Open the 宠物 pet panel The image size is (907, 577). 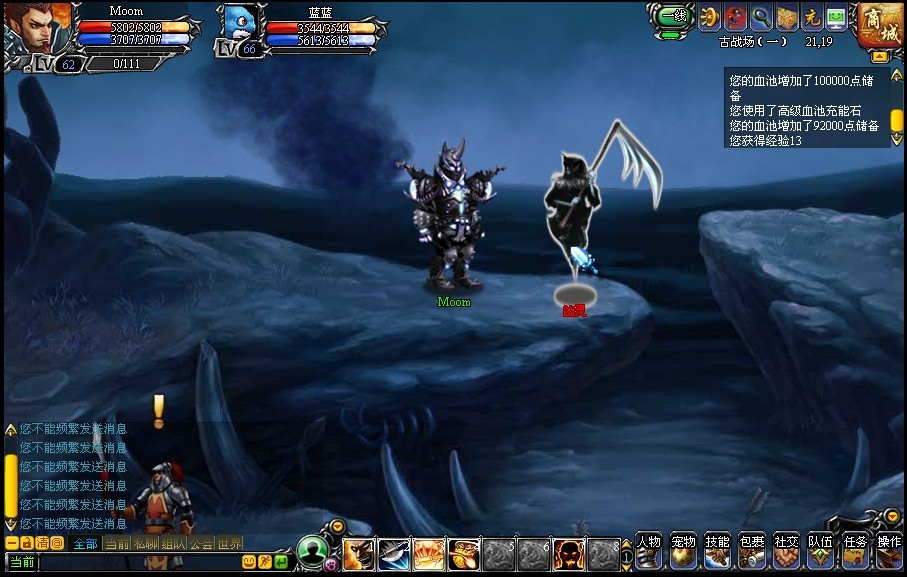coord(683,549)
